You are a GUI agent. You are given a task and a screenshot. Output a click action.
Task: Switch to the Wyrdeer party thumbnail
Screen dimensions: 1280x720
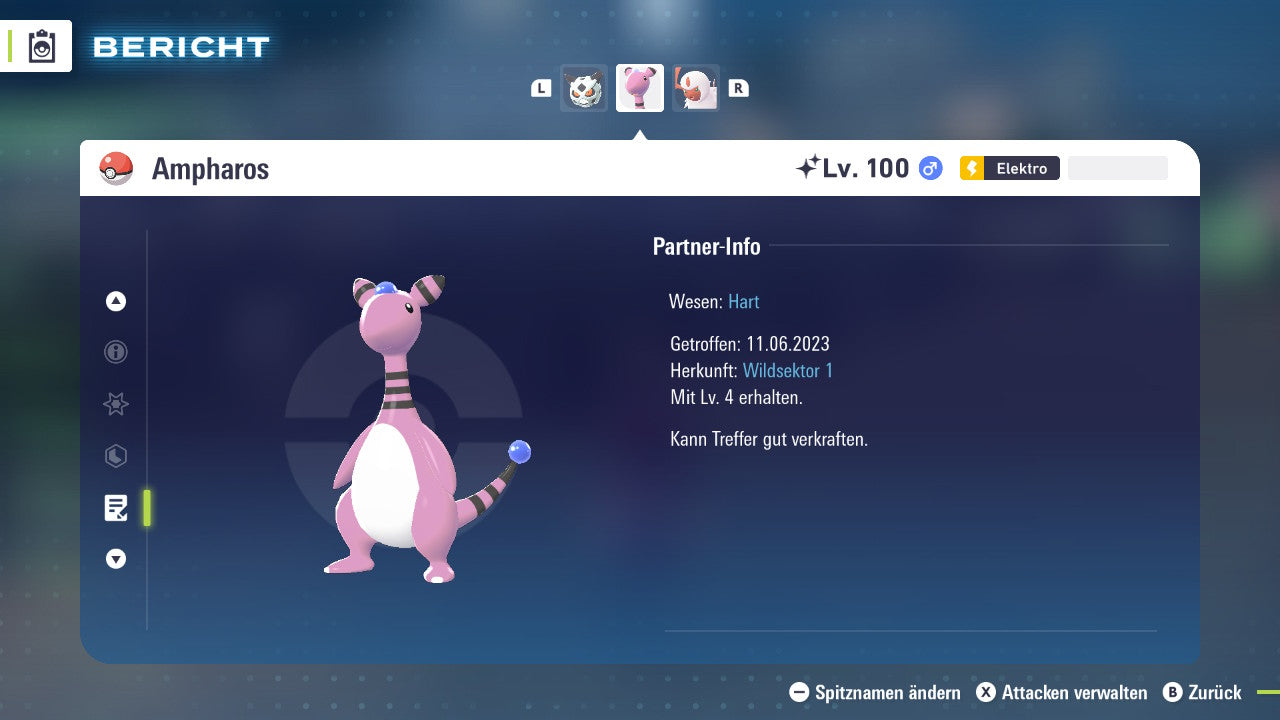(x=696, y=88)
